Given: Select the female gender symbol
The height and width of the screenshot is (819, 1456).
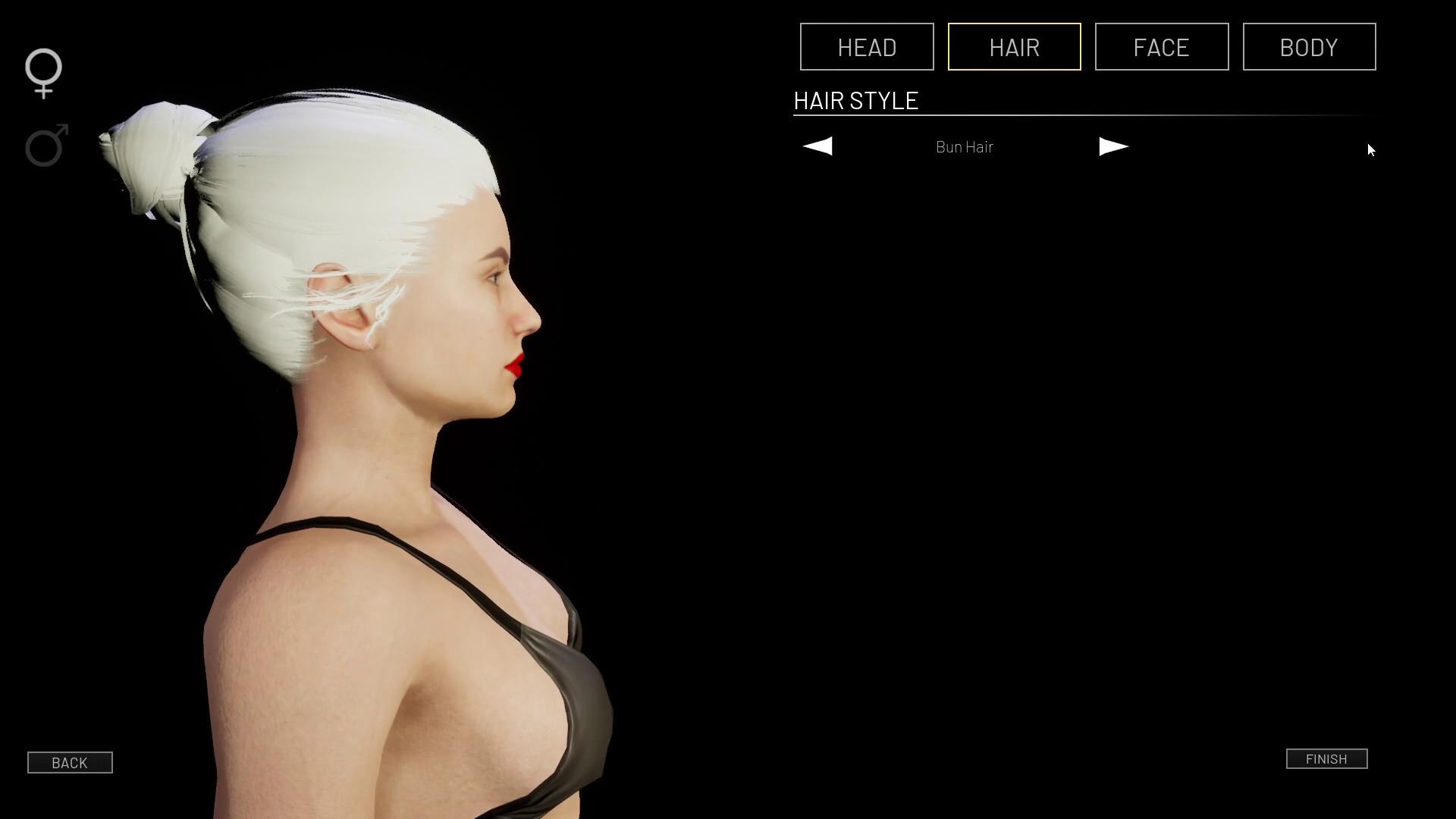Looking at the screenshot, I should [x=43, y=73].
